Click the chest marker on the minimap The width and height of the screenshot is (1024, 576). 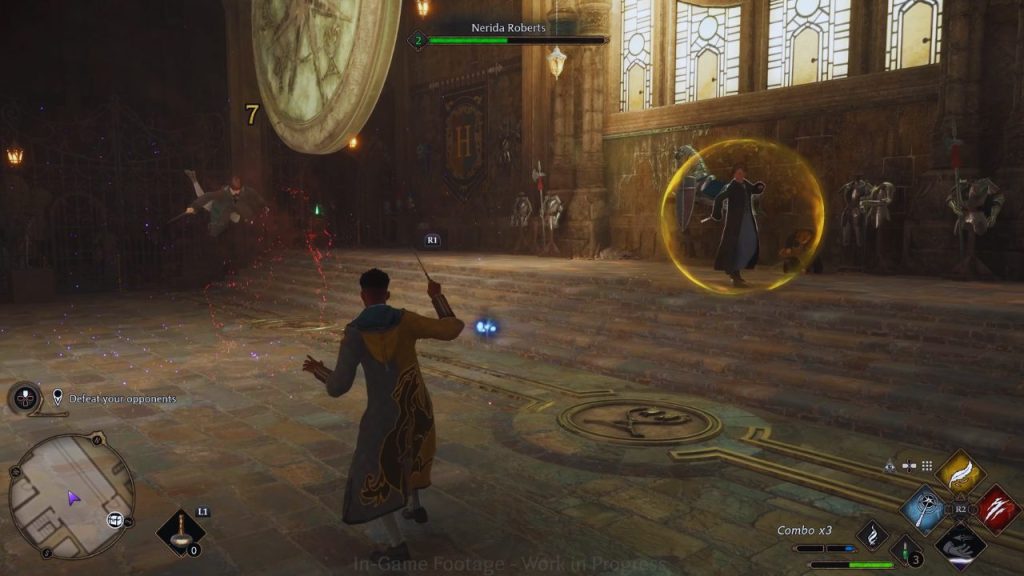[115, 519]
